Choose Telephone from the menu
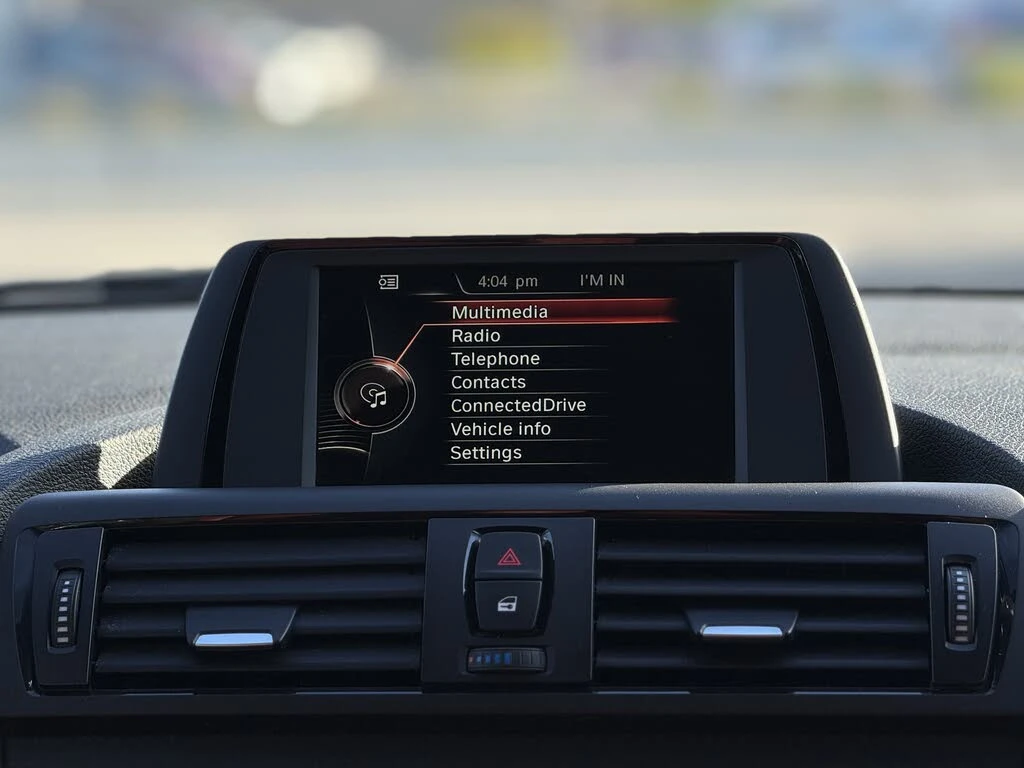The height and width of the screenshot is (768, 1024). [x=495, y=359]
